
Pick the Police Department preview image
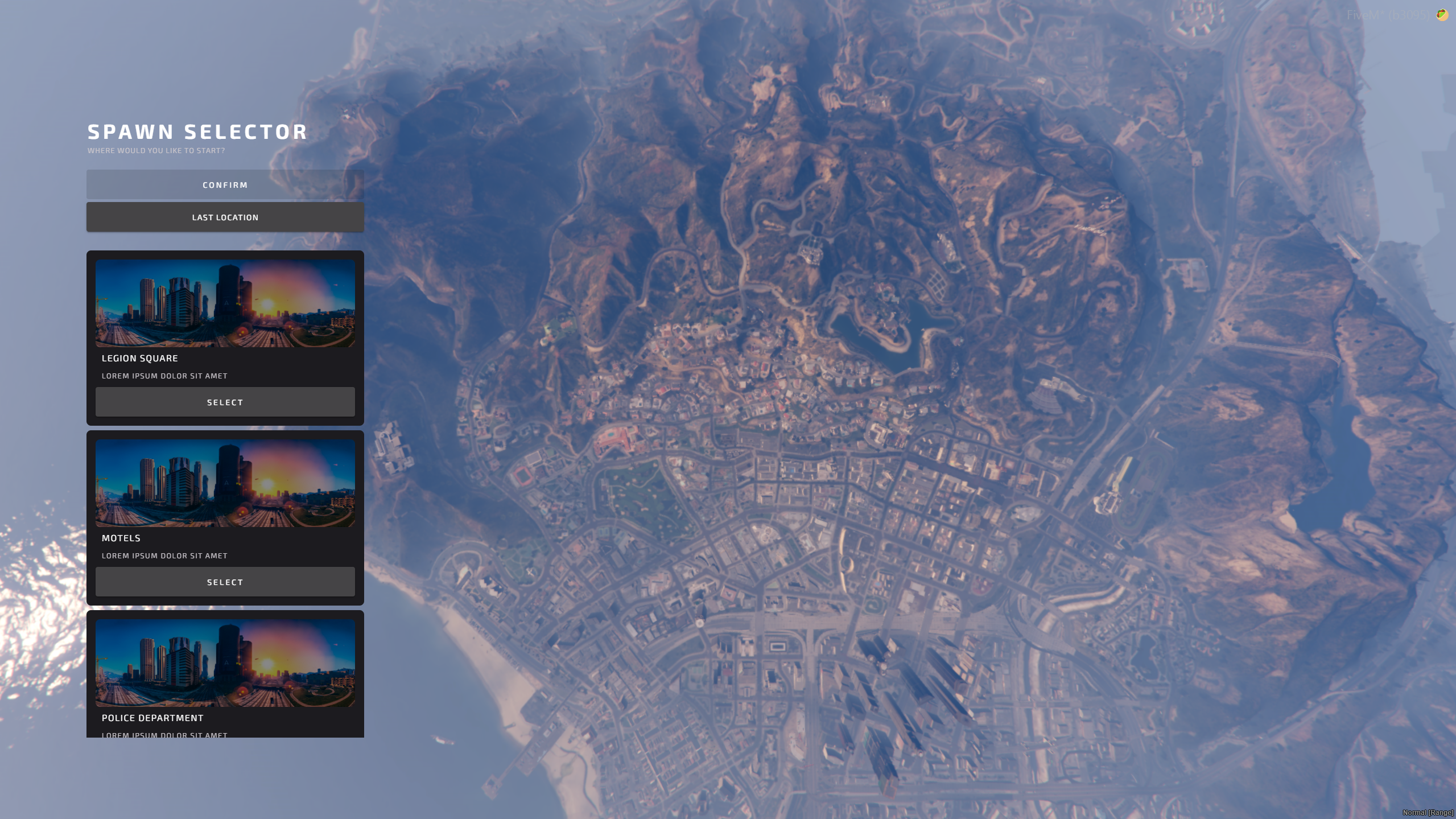225,663
